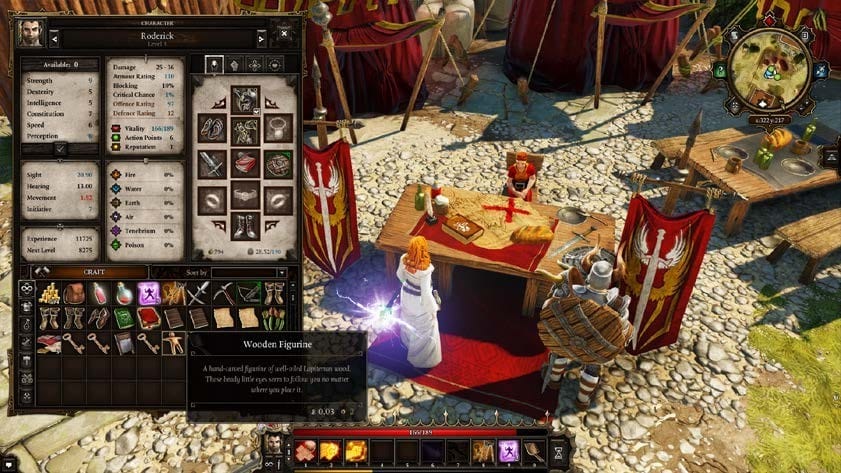The width and height of the screenshot is (841, 473).
Task: Switch to the next character with right arrow
Action: (x=261, y=39)
